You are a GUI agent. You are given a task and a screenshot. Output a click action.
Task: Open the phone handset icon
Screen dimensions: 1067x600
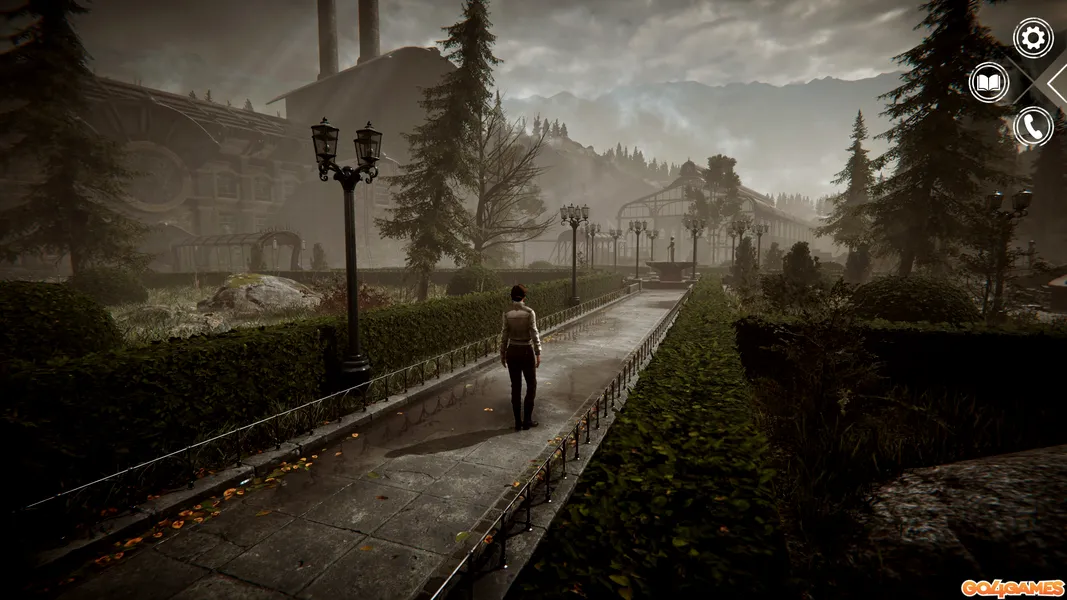pos(1033,127)
